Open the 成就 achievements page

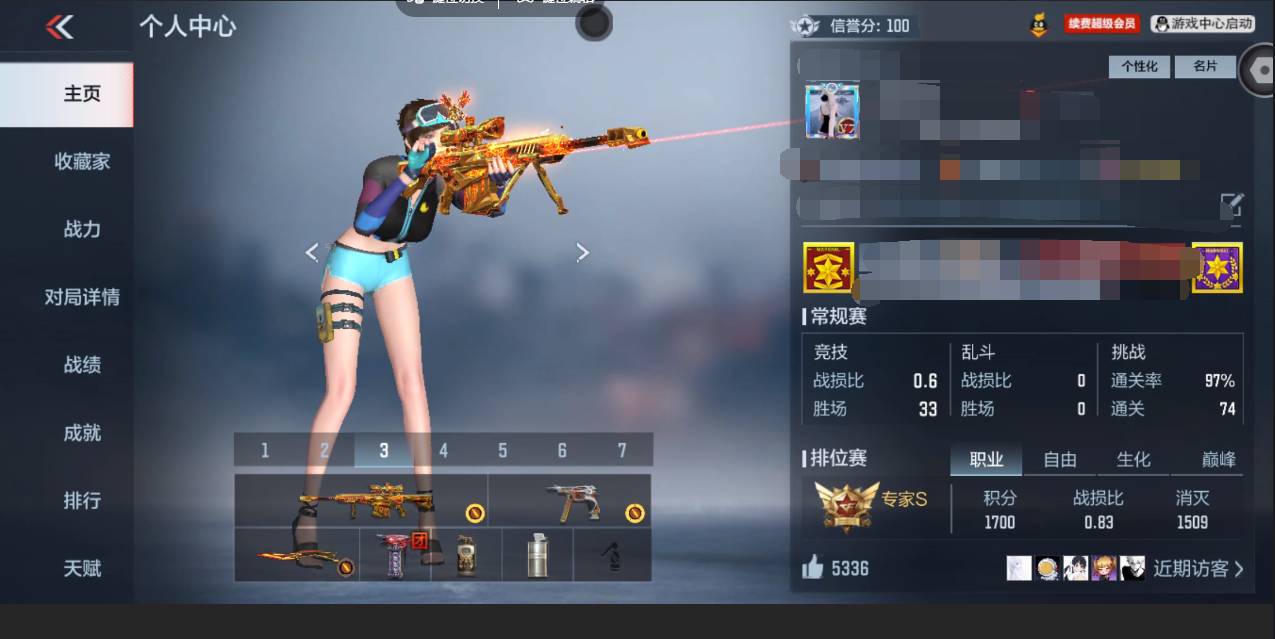[x=82, y=433]
